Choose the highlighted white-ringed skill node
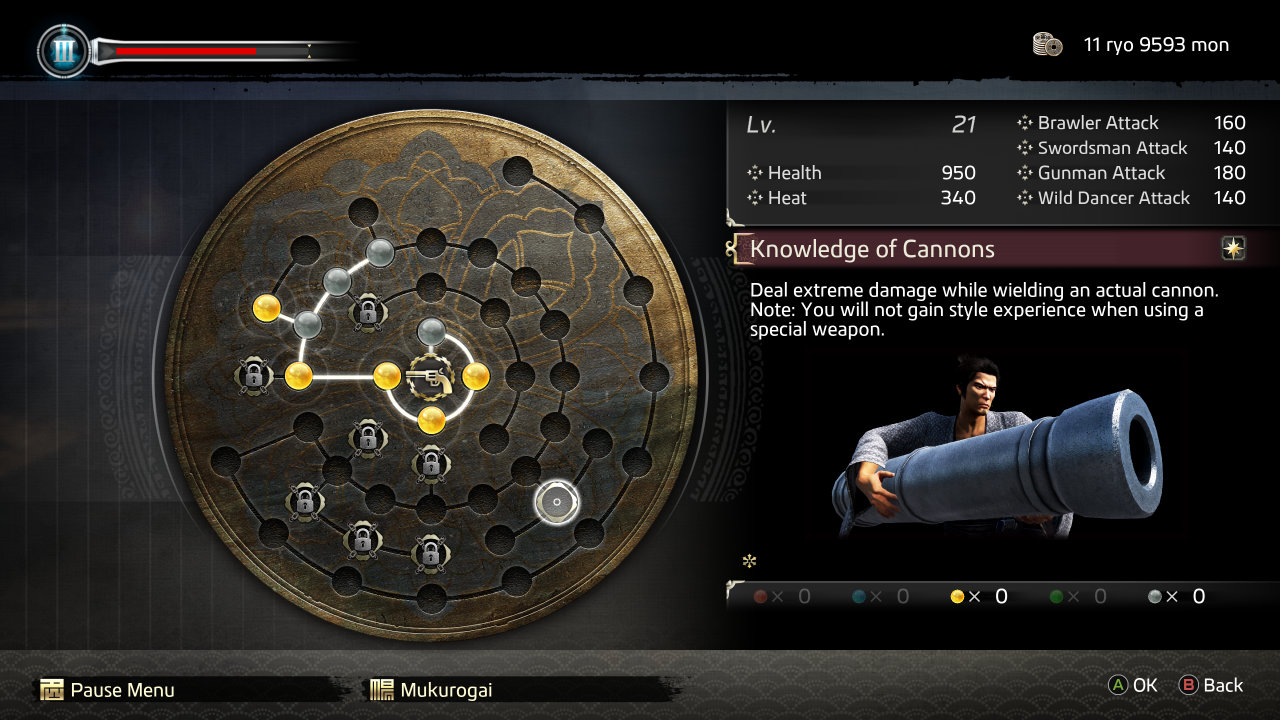This screenshot has height=720, width=1280. click(556, 502)
